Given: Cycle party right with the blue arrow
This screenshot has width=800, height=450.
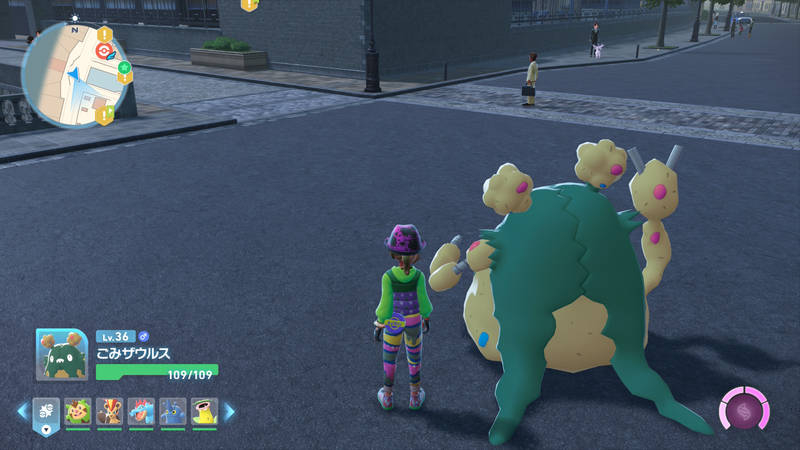Looking at the screenshot, I should pyautogui.click(x=229, y=411).
